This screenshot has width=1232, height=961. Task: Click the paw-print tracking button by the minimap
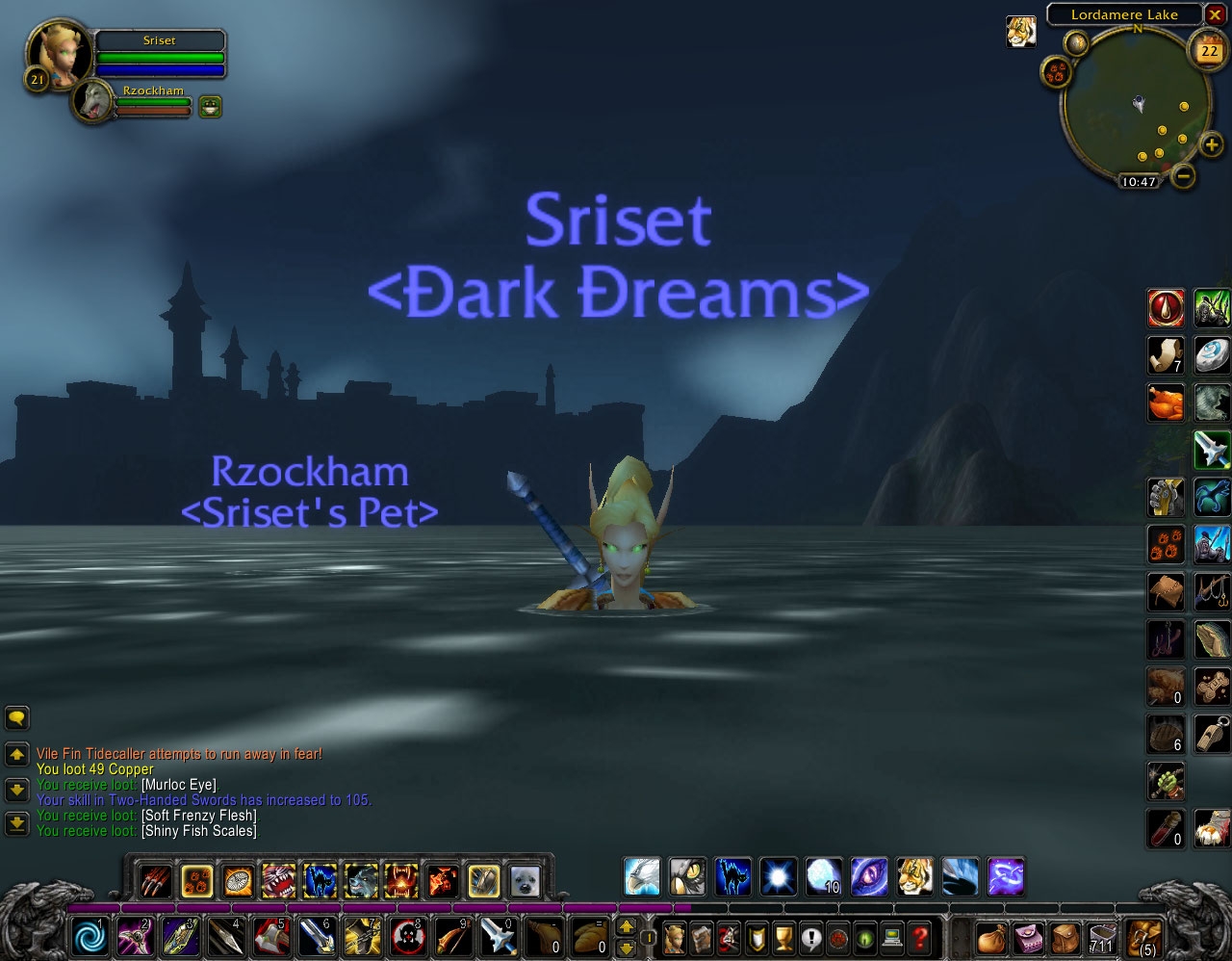pos(1057,70)
